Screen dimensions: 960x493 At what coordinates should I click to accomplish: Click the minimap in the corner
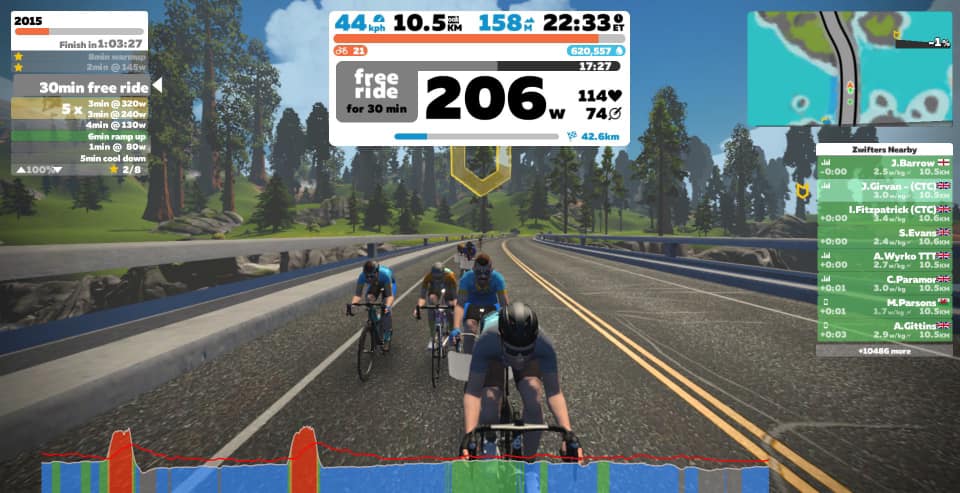click(x=848, y=69)
